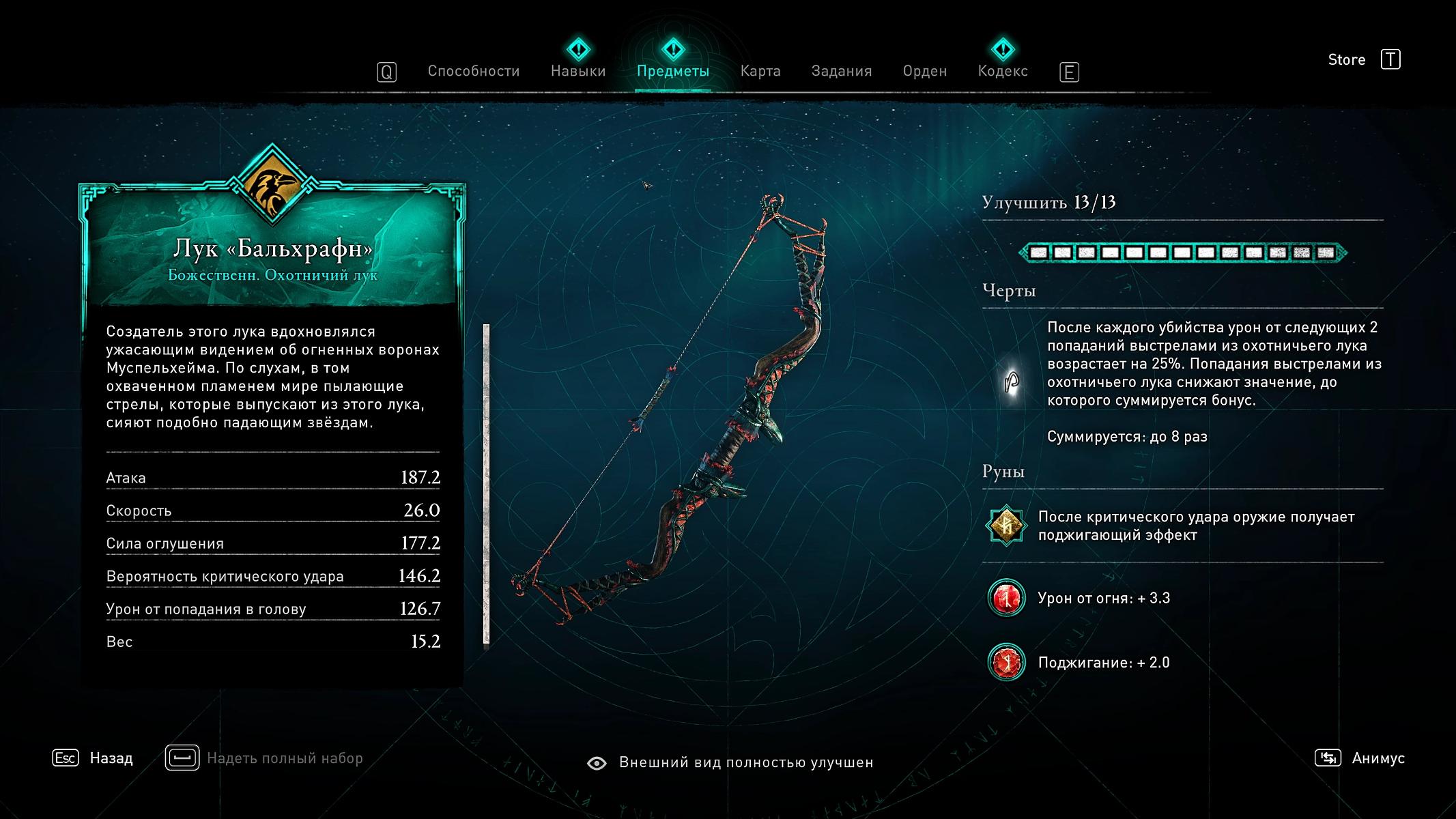Select the Урон от огня rune
This screenshot has width=1456, height=819.
[1006, 599]
